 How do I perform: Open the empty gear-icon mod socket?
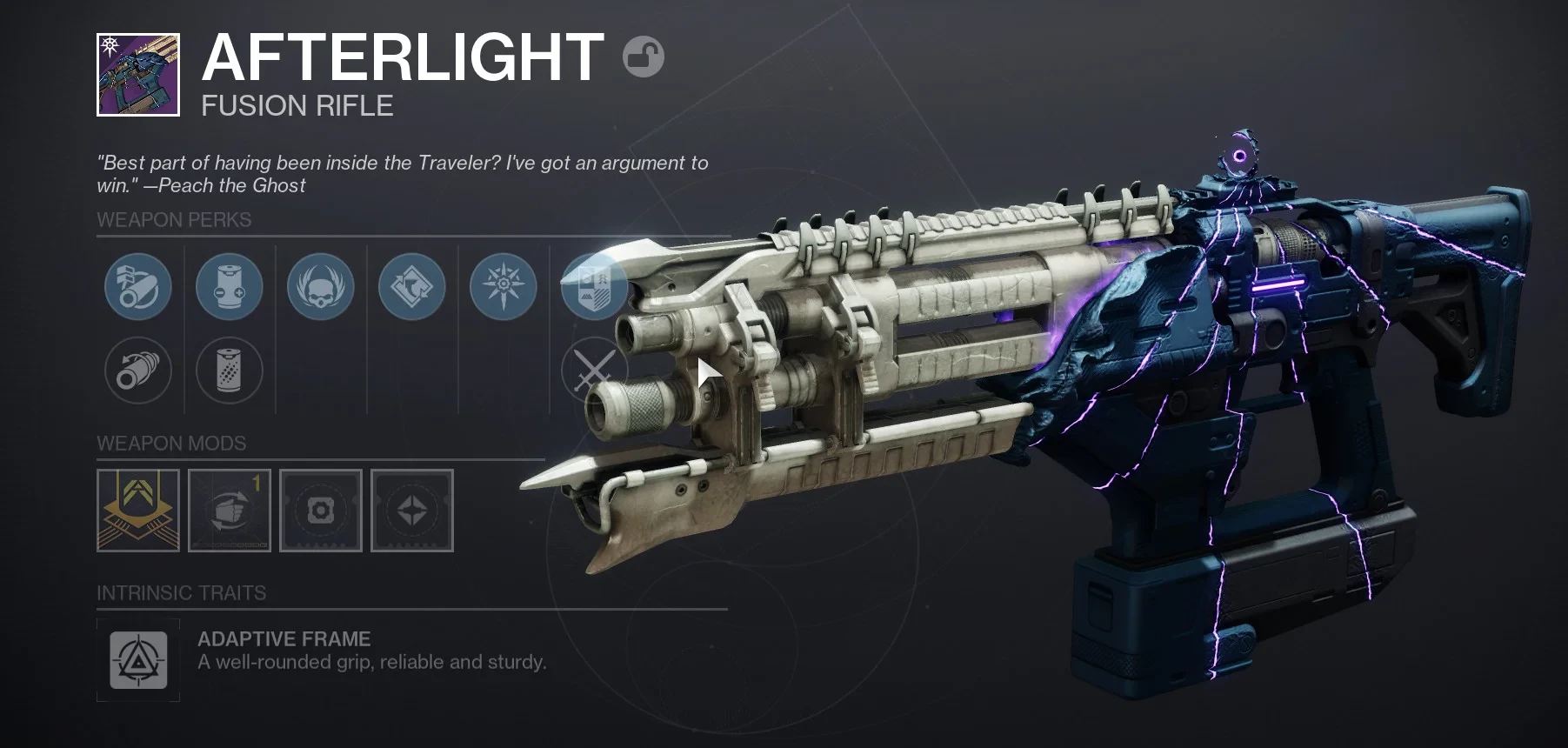(x=321, y=511)
